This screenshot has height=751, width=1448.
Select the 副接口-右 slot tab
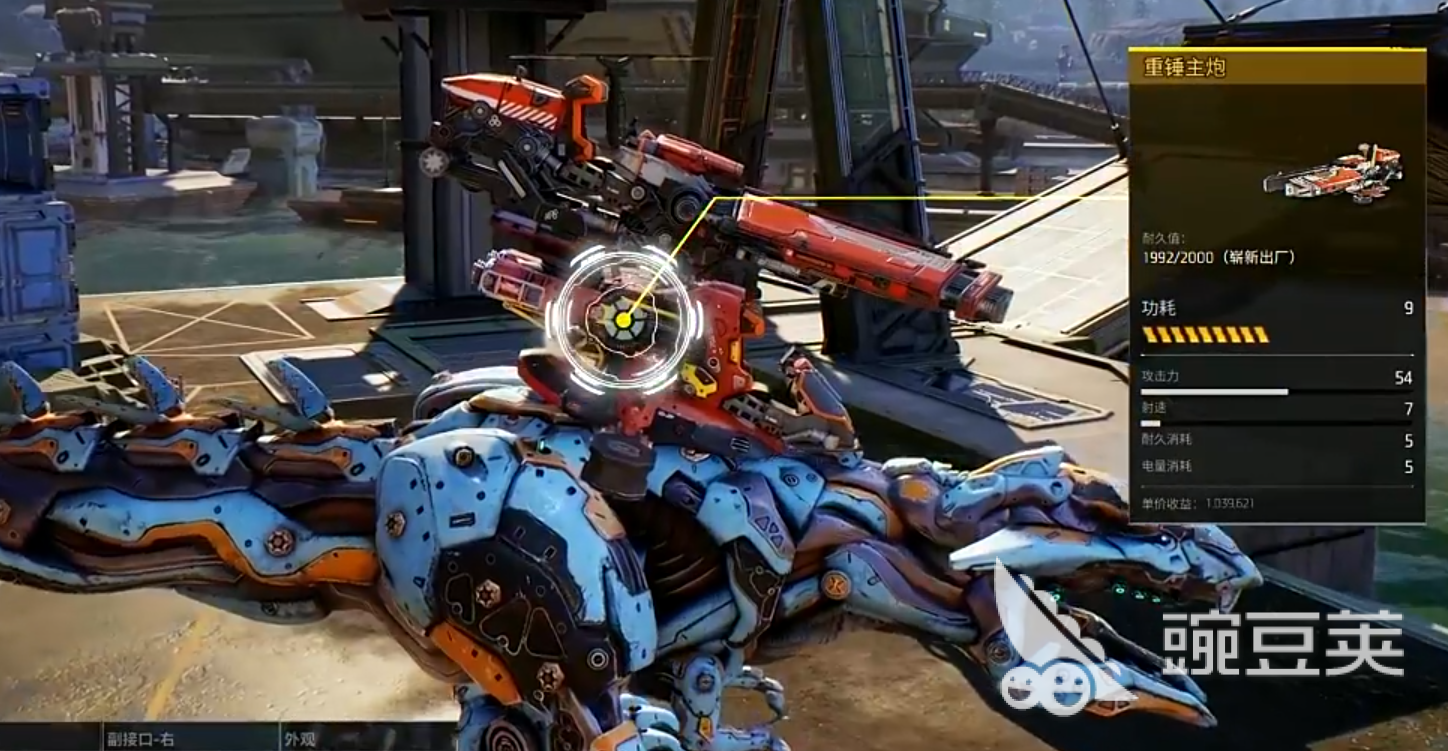[x=142, y=740]
